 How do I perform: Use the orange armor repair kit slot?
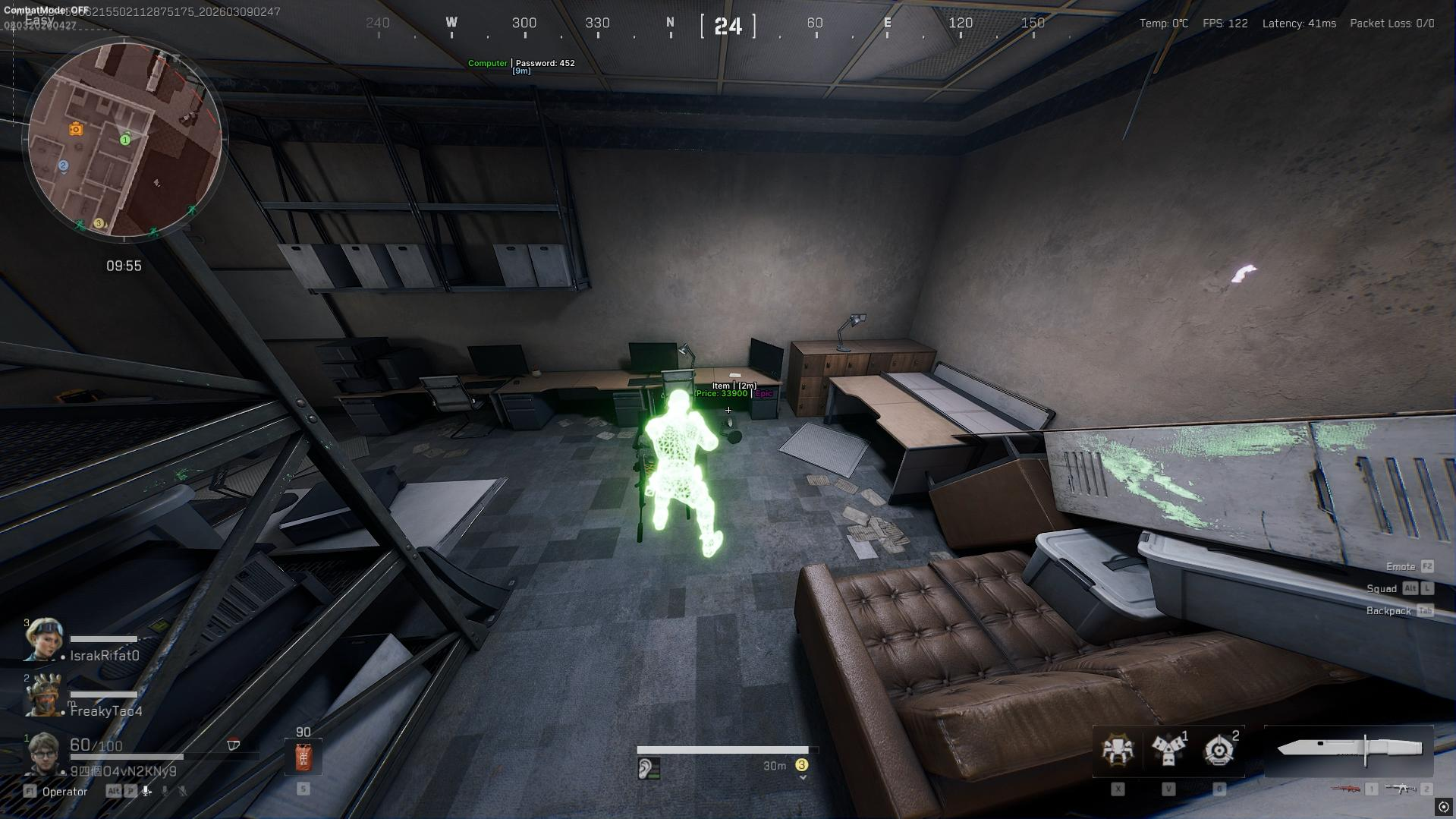tap(303, 757)
